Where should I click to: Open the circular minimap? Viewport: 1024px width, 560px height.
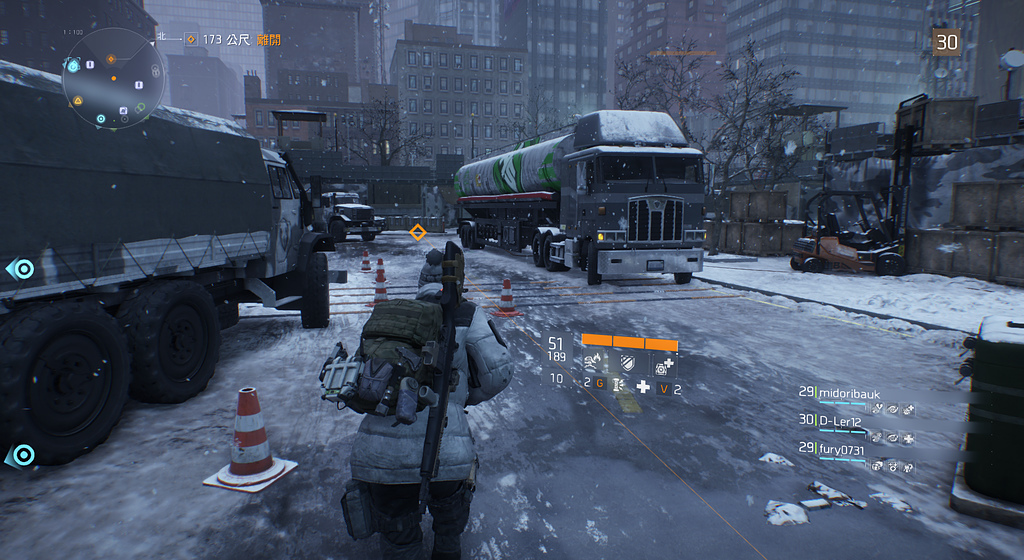click(113, 80)
